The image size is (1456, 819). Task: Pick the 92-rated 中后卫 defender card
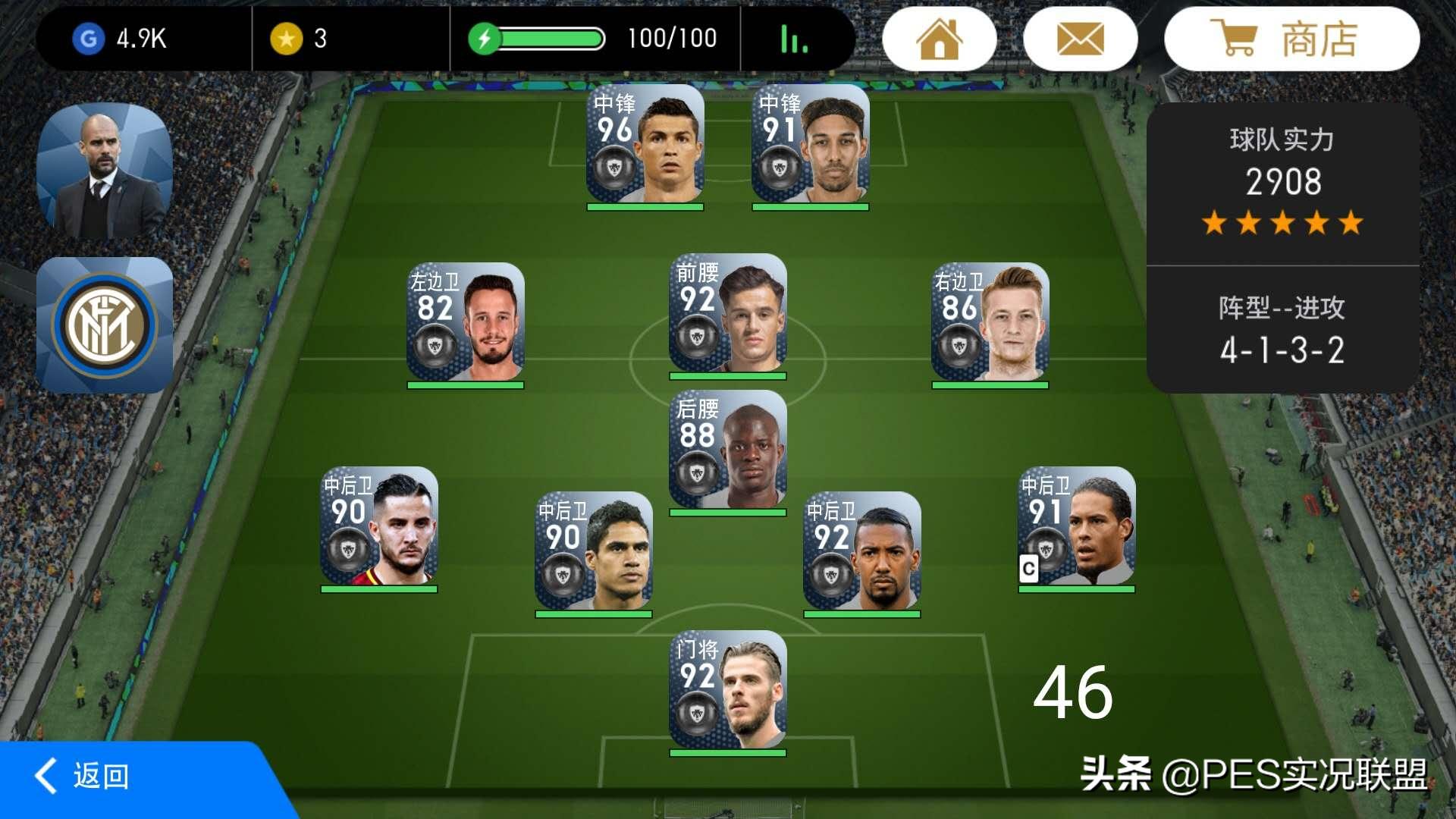[x=862, y=552]
